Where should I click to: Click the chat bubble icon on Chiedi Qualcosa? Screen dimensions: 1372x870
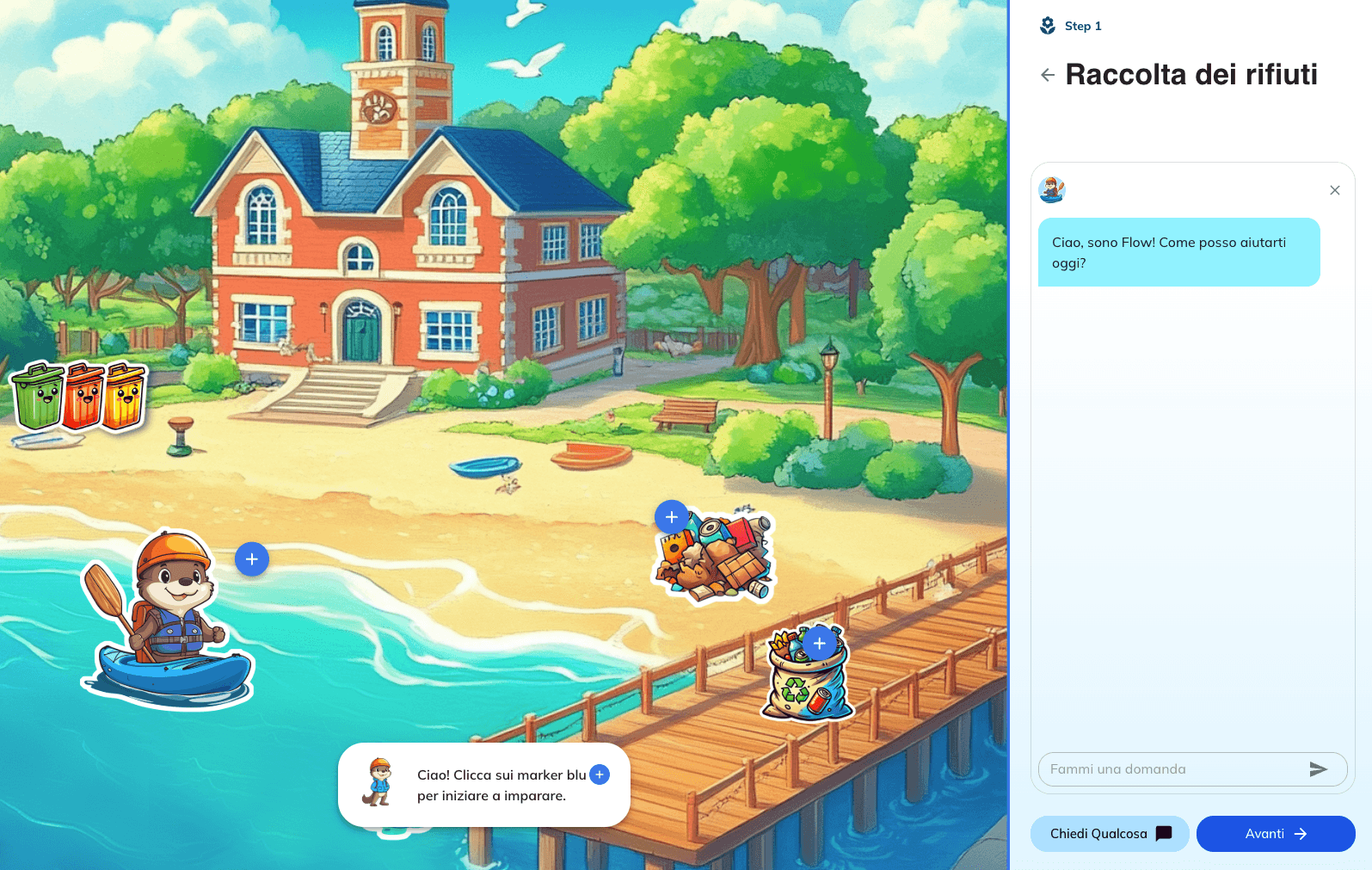(x=1164, y=833)
